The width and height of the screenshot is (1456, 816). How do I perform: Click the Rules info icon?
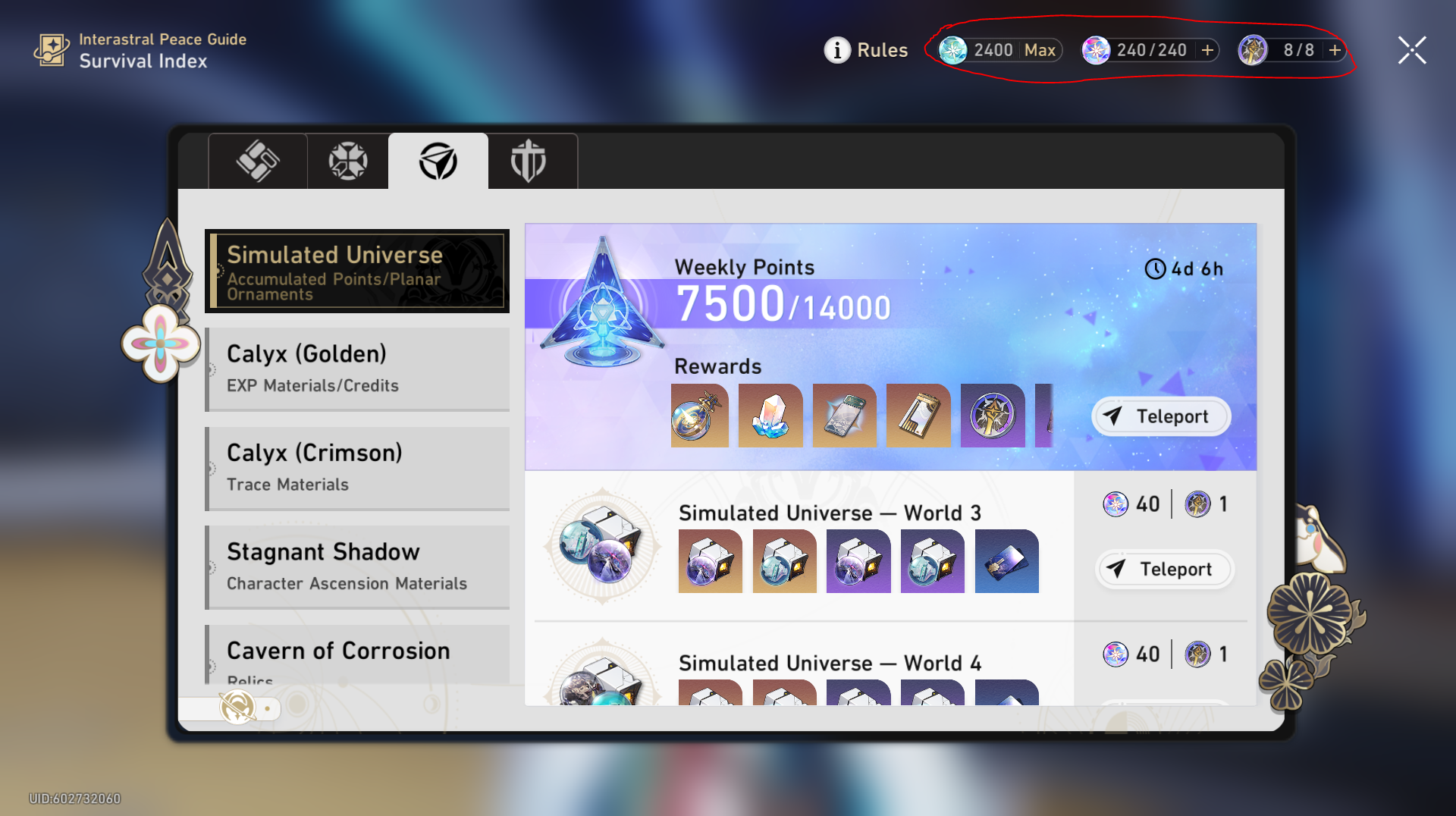pyautogui.click(x=837, y=50)
